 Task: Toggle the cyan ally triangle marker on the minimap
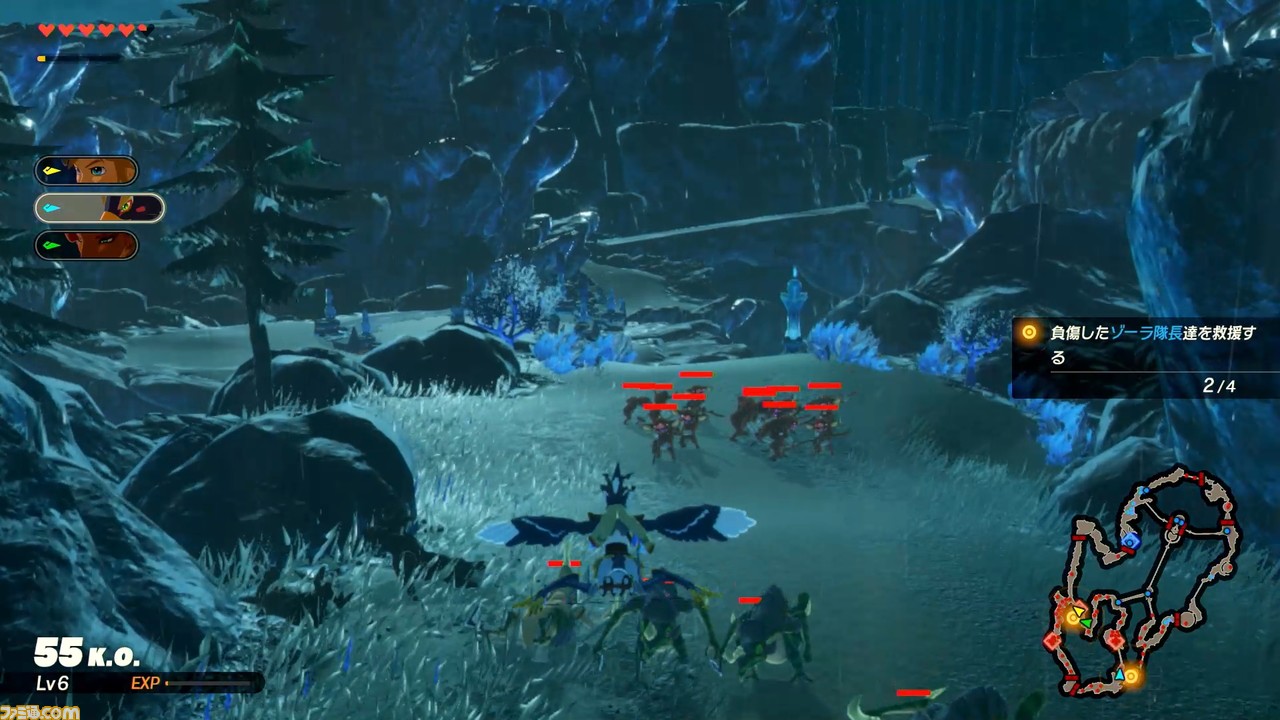click(x=1118, y=673)
